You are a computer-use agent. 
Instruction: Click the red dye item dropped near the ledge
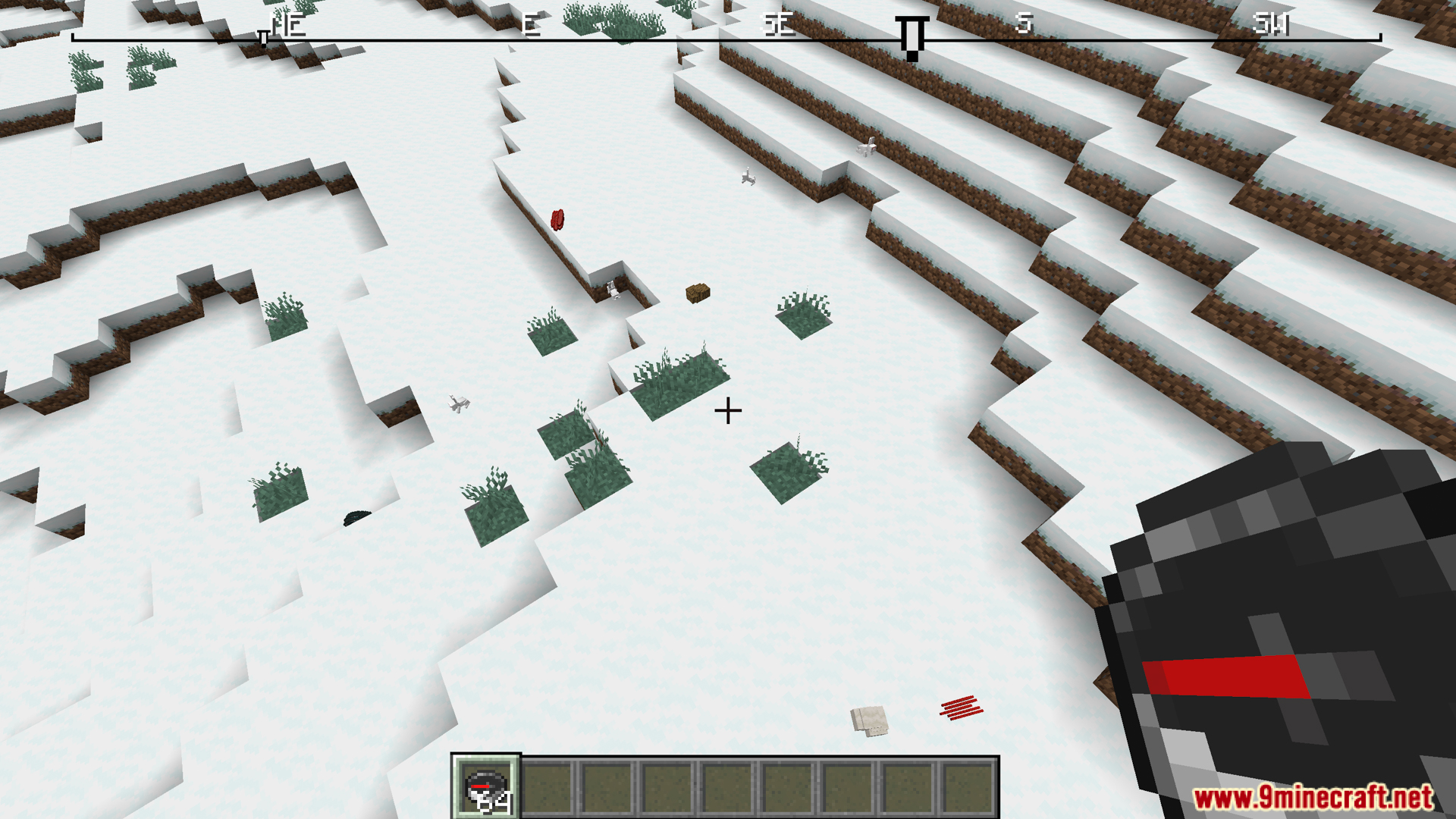(557, 220)
